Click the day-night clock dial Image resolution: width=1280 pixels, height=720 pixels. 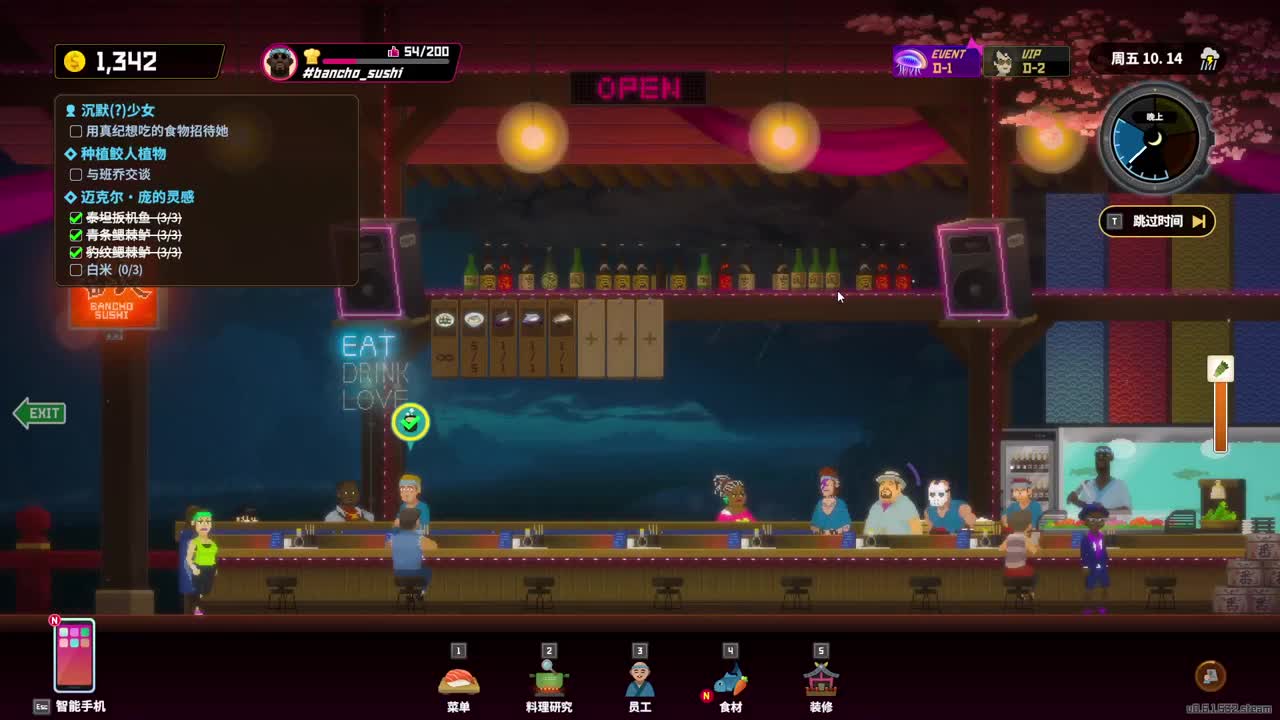click(x=1155, y=140)
